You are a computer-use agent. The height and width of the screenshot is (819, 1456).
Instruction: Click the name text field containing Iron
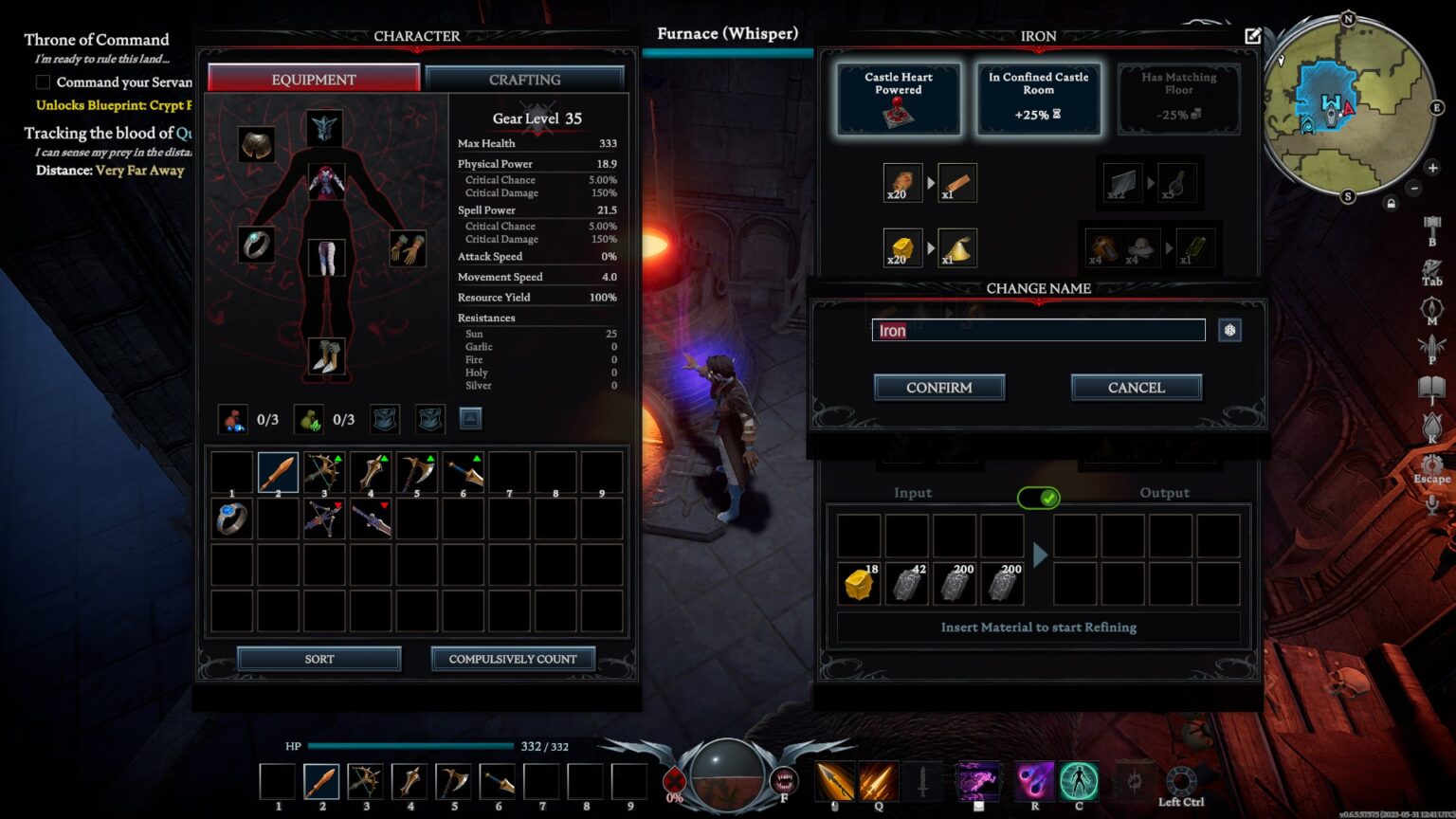click(1038, 330)
